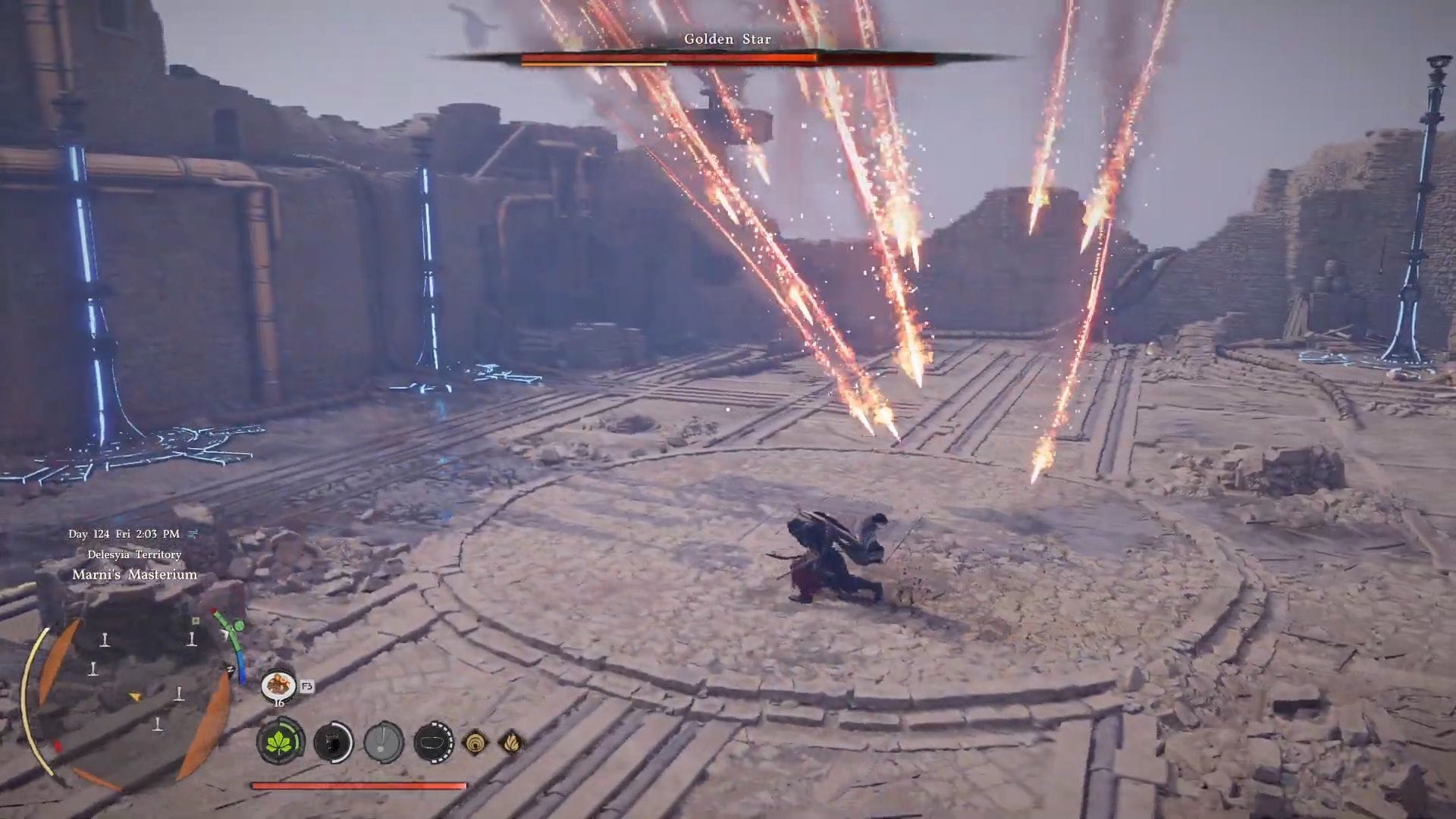
Task: Click the gauge-style cooldown skill icon
Action: 383,742
